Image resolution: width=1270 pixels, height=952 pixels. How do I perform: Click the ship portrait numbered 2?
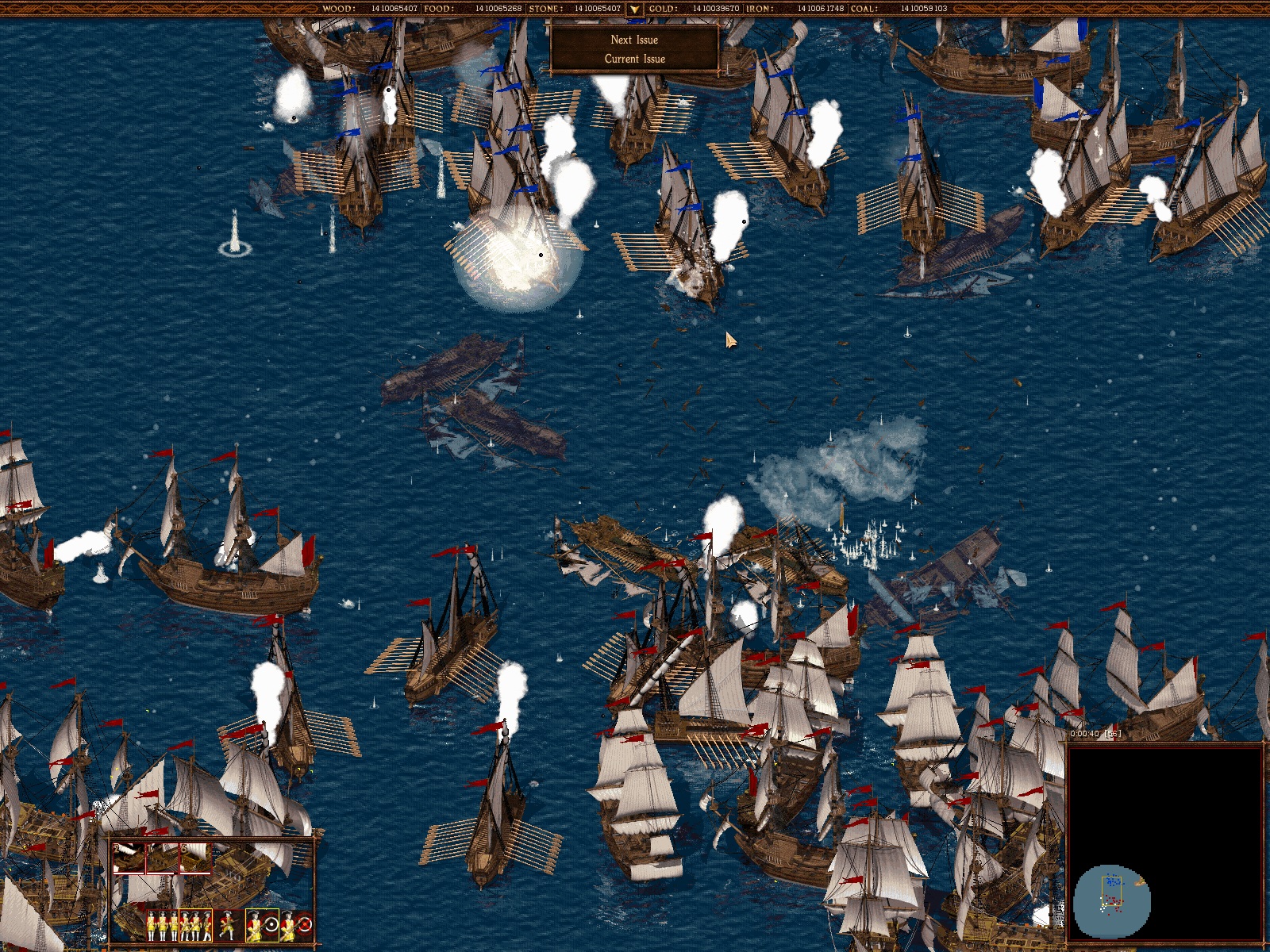click(128, 858)
